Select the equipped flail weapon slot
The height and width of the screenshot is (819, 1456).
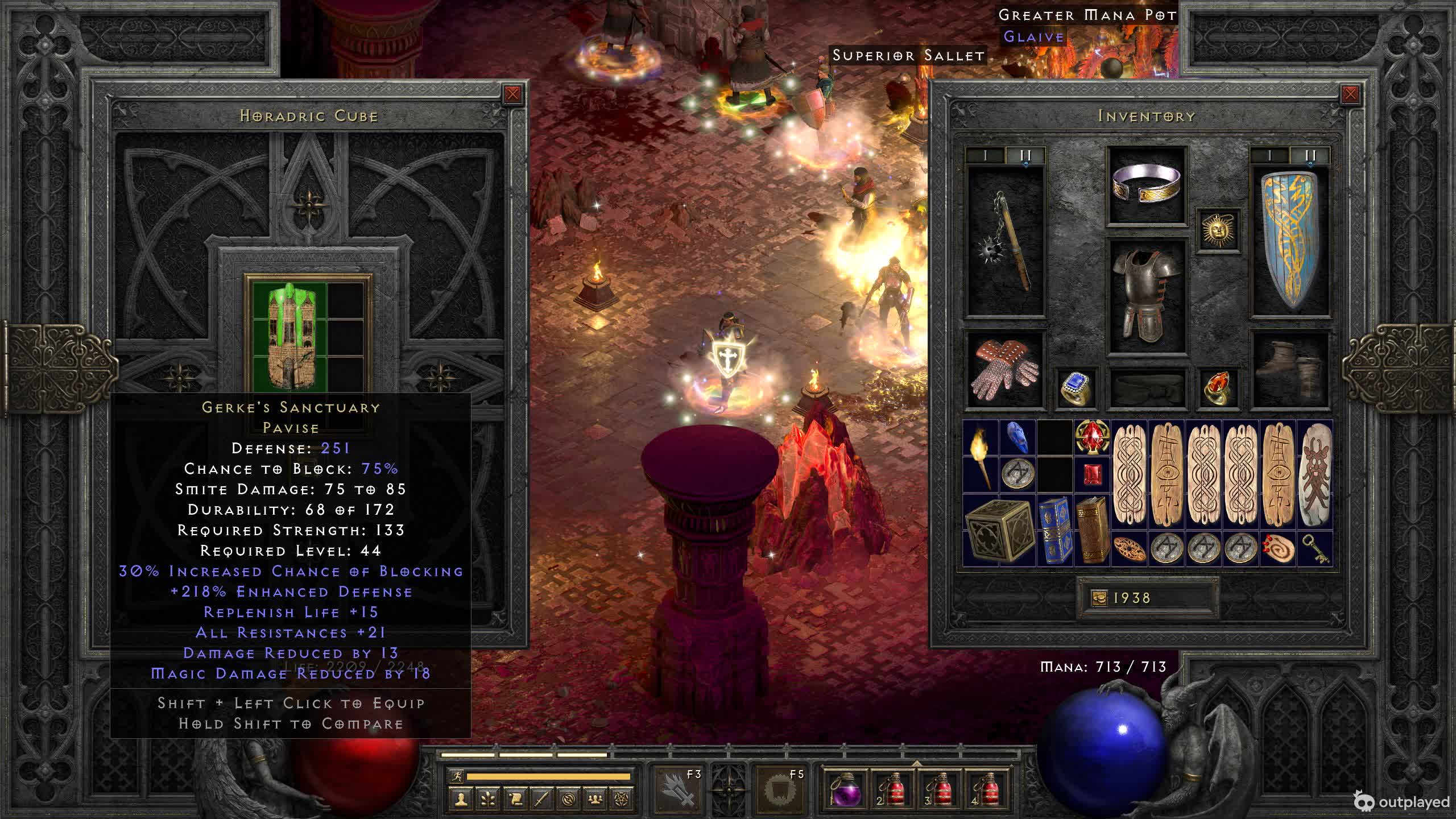pyautogui.click(x=1006, y=242)
